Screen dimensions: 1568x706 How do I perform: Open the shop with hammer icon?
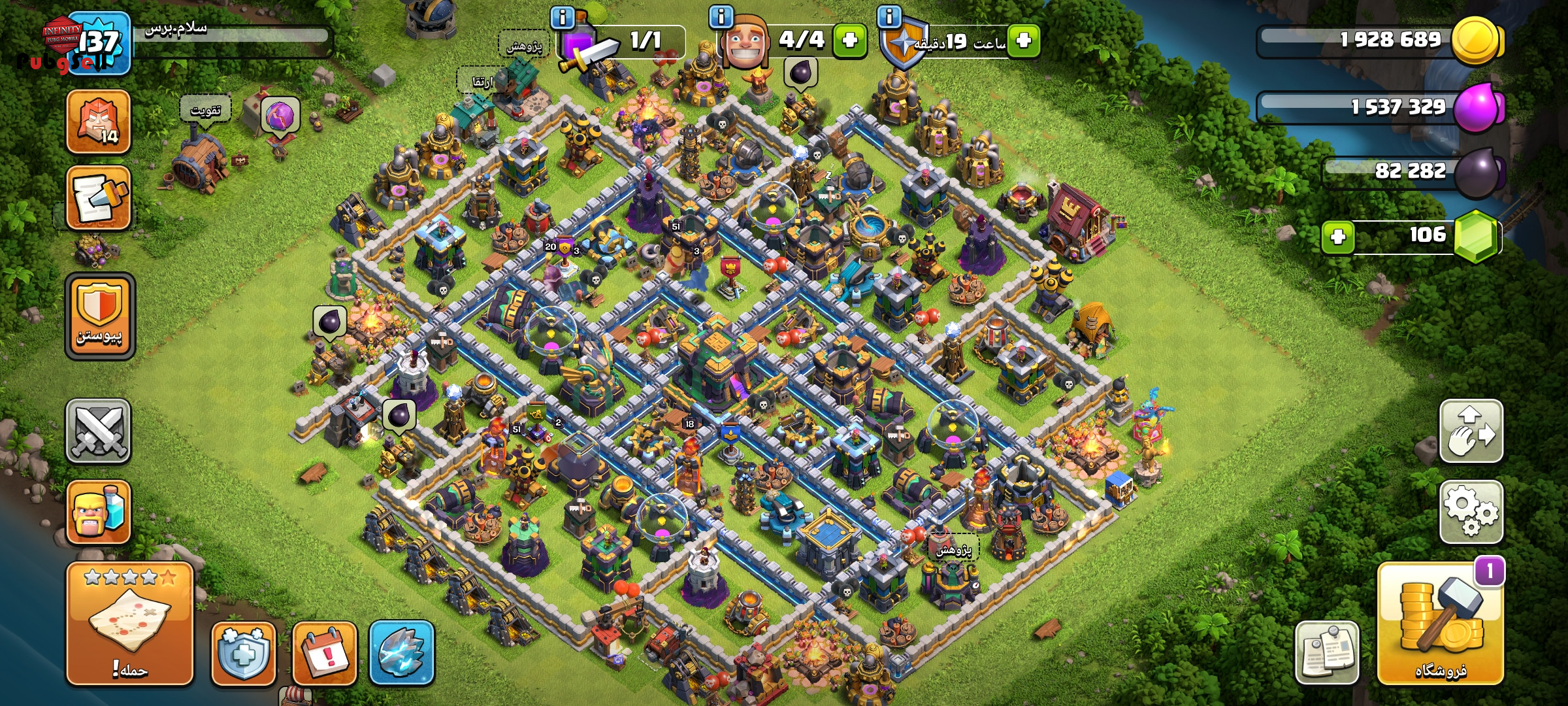(x=1440, y=624)
